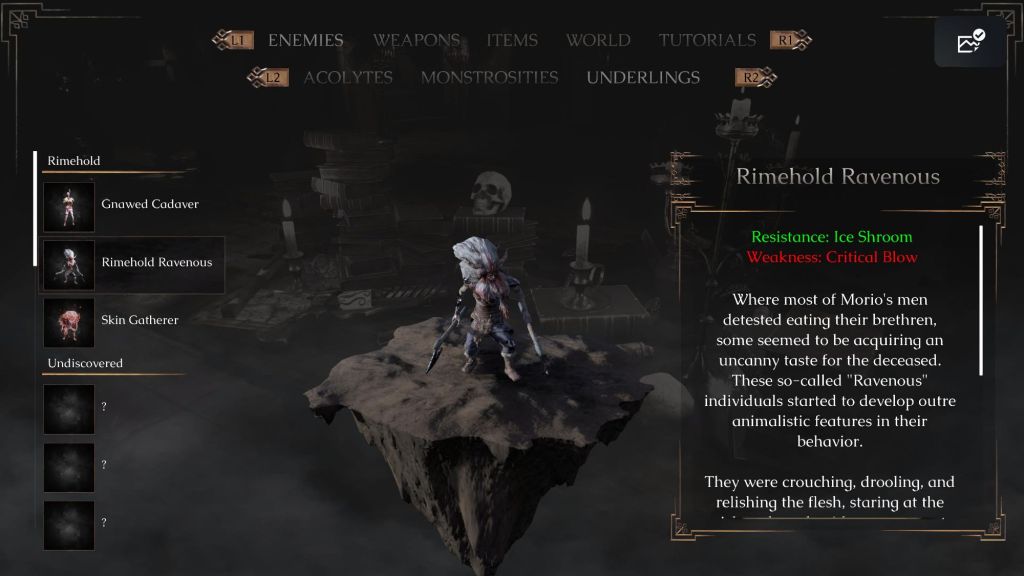Click the Undiscovered section header
The image size is (1024, 576).
pyautogui.click(x=85, y=363)
